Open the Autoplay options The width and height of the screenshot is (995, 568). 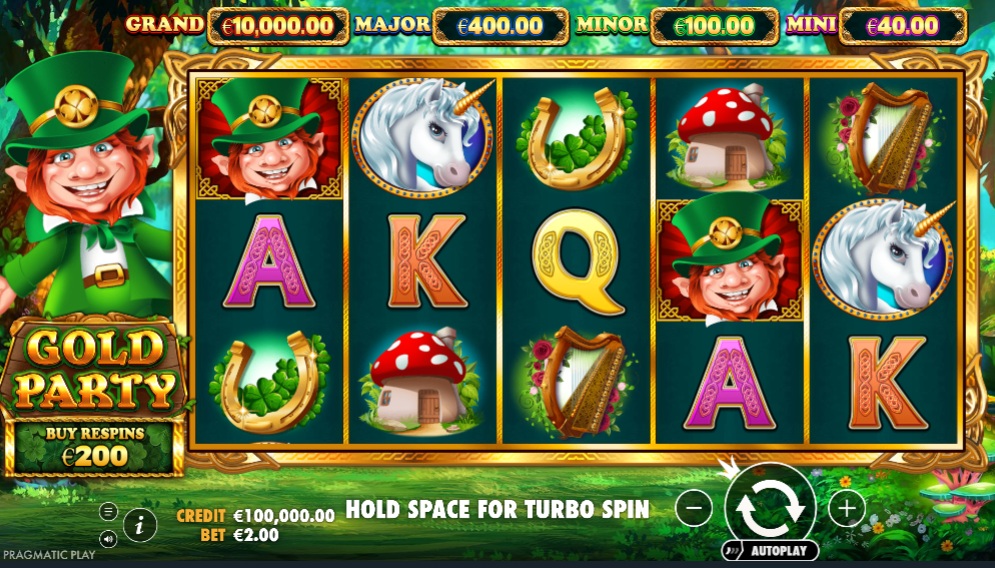pyautogui.click(x=770, y=551)
